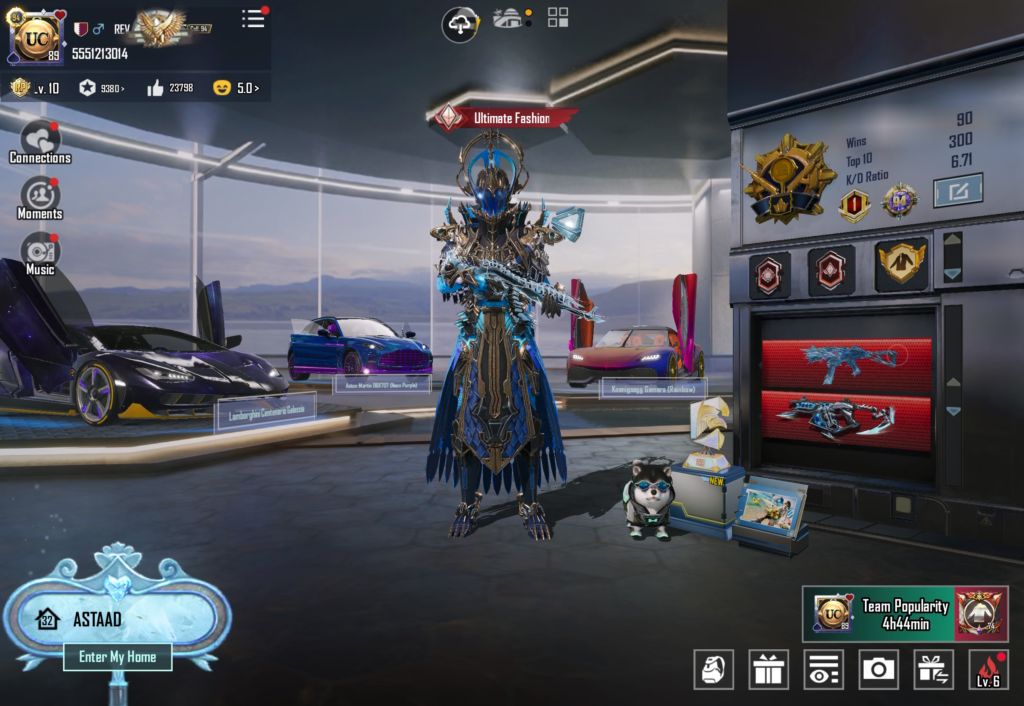Open the player profile avatar
This screenshot has height=706, width=1024.
click(37, 38)
